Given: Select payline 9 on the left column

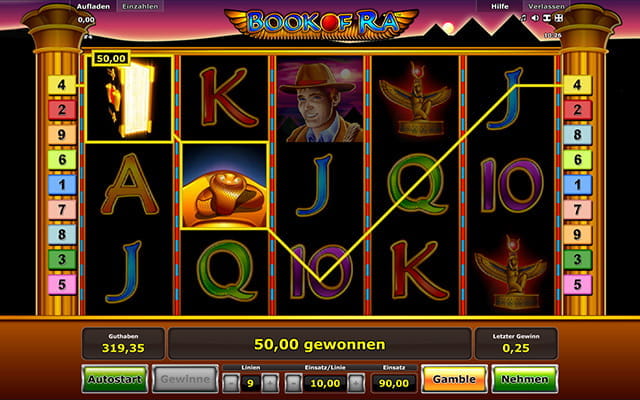Looking at the screenshot, I should tap(61, 135).
